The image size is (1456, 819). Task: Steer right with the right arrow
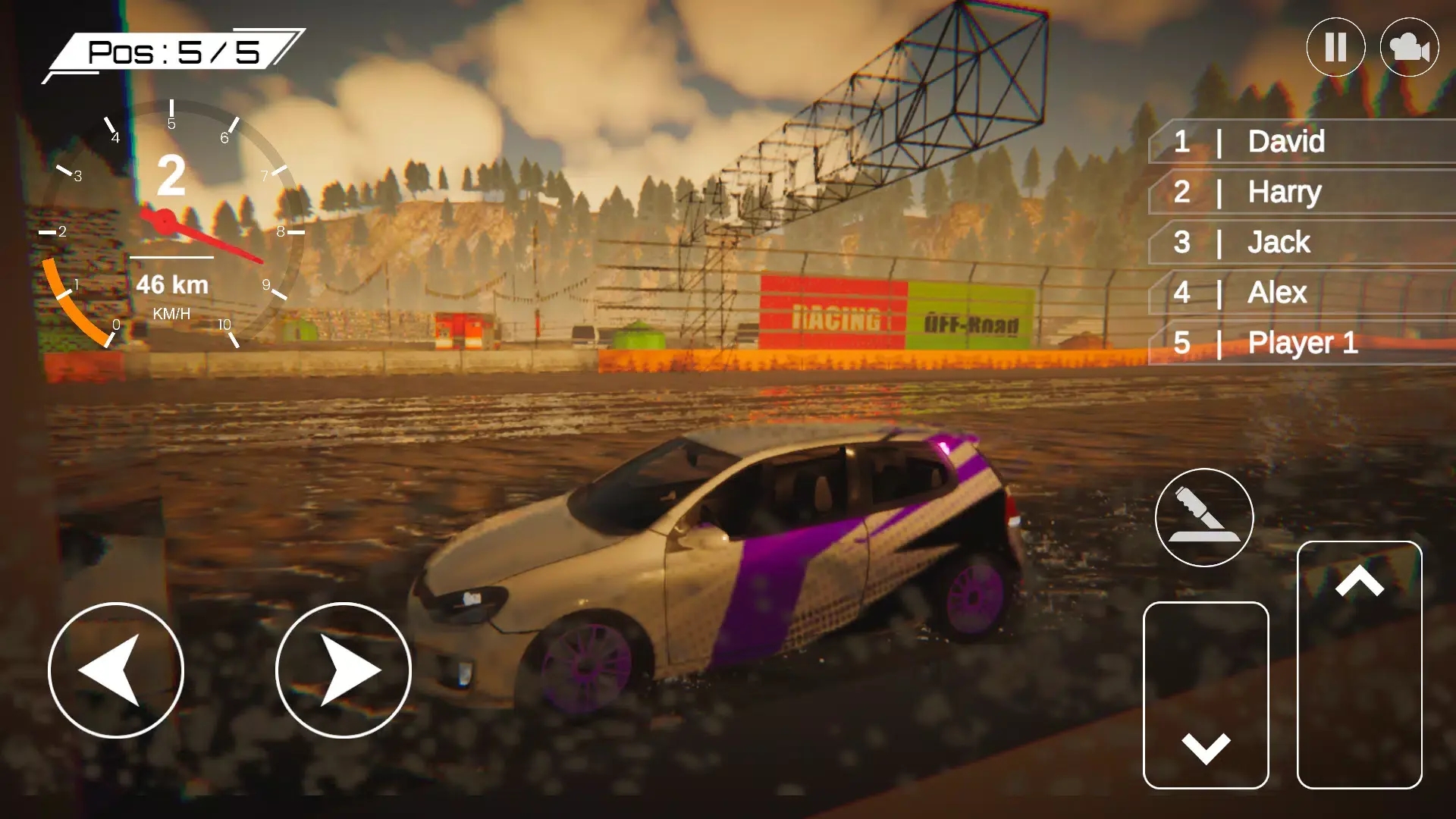[343, 670]
